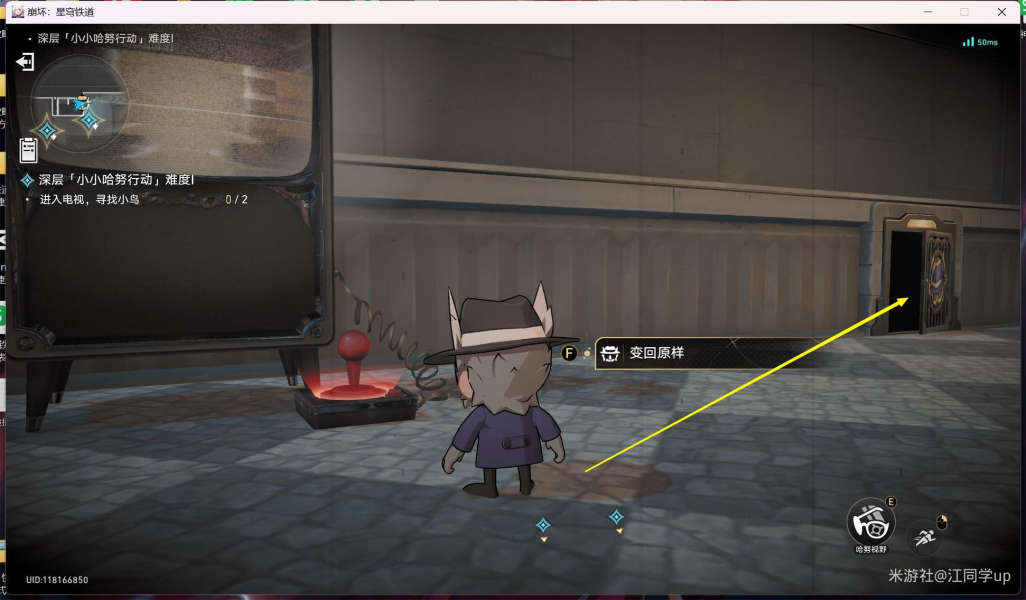Click the exit door icon
The height and width of the screenshot is (600, 1026).
pos(25,62)
